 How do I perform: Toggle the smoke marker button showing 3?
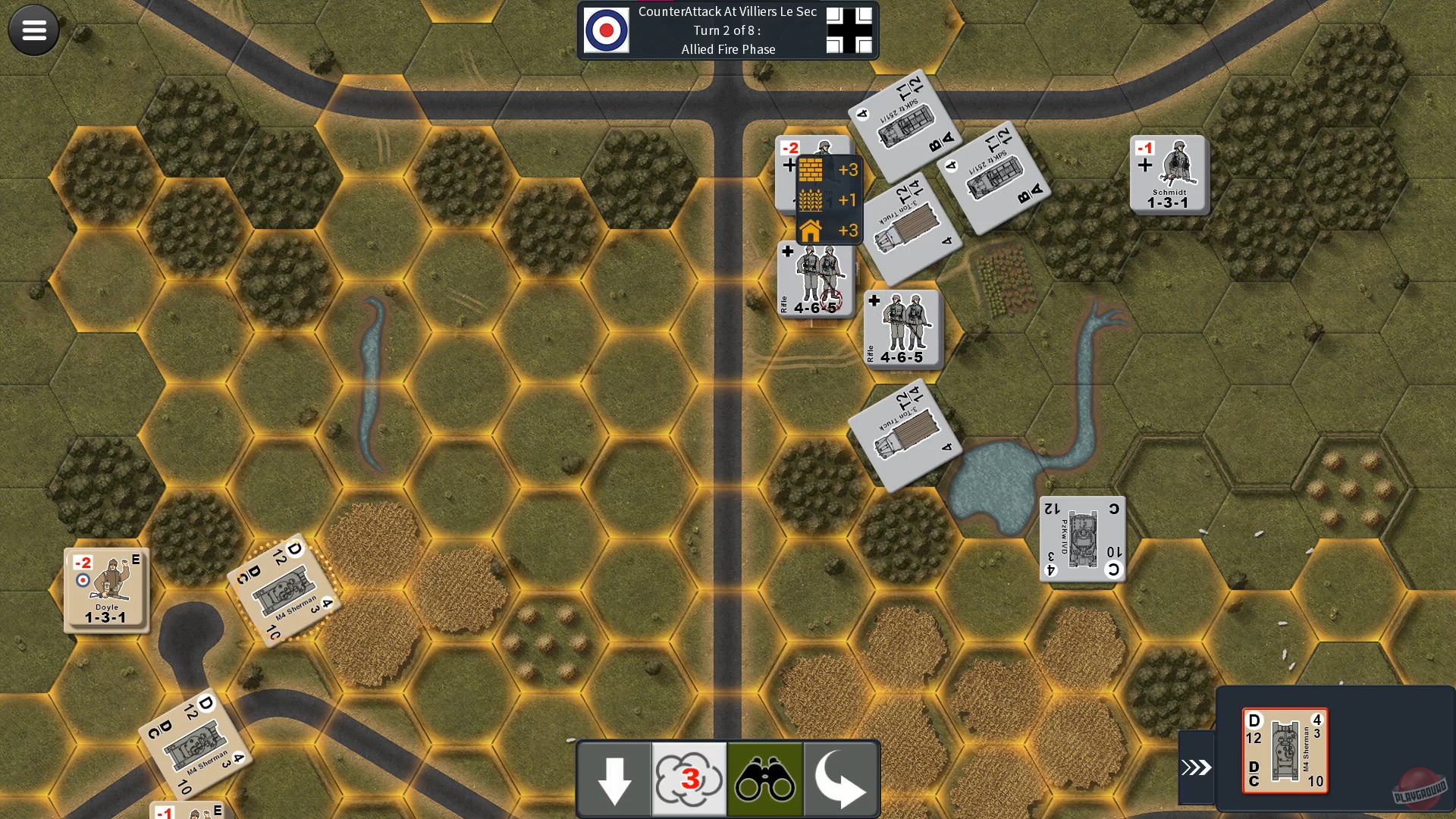click(x=689, y=779)
